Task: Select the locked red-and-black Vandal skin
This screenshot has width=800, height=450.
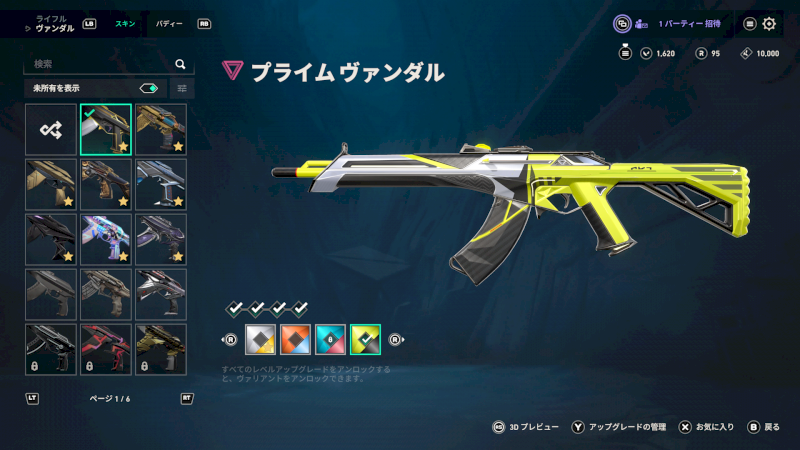Action: click(x=106, y=348)
